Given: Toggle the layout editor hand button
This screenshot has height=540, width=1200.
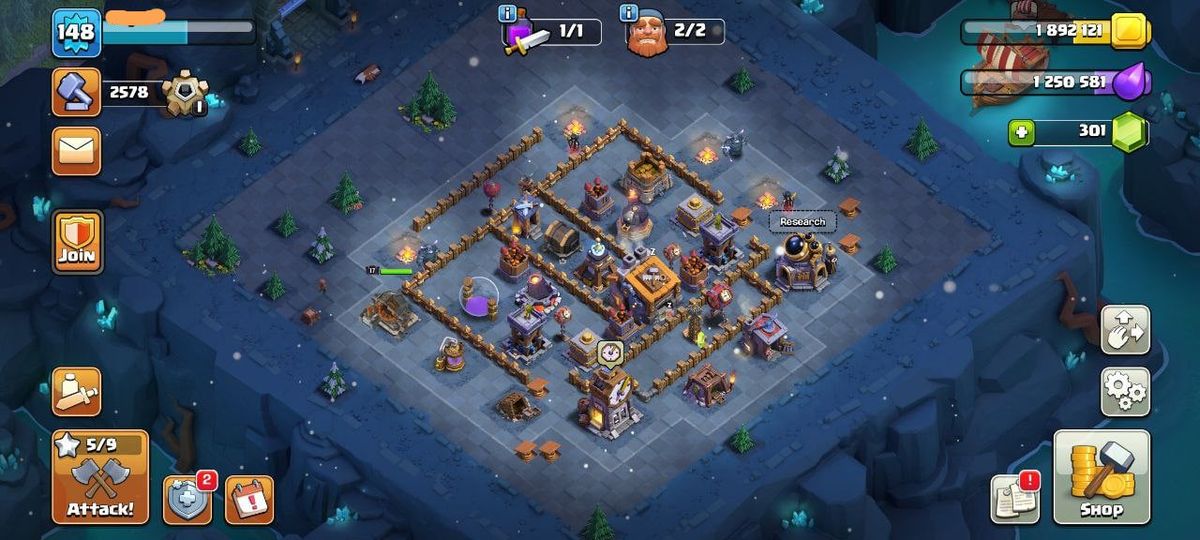Looking at the screenshot, I should coord(1125,330).
